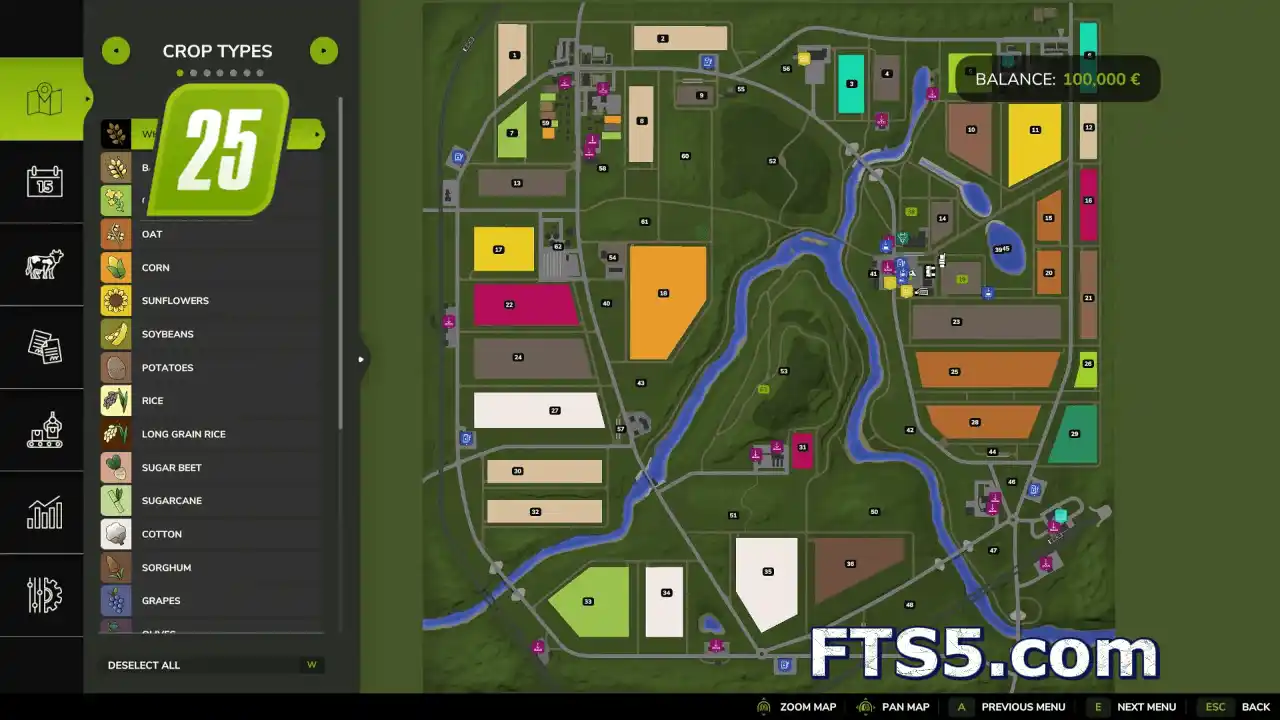The width and height of the screenshot is (1280, 720).
Task: Select PREVIOUS MENU in the bottom bar
Action: pyautogui.click(x=1023, y=706)
